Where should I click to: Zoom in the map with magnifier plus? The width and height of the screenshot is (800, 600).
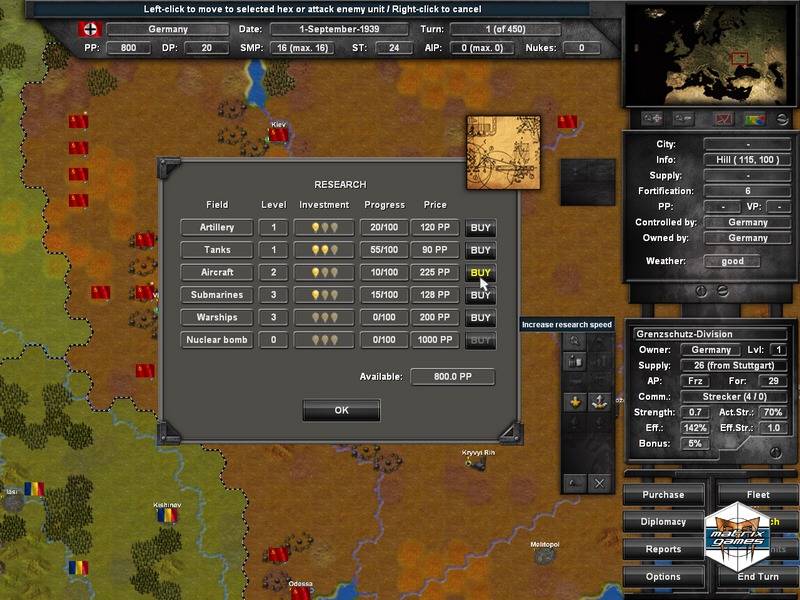click(x=654, y=119)
